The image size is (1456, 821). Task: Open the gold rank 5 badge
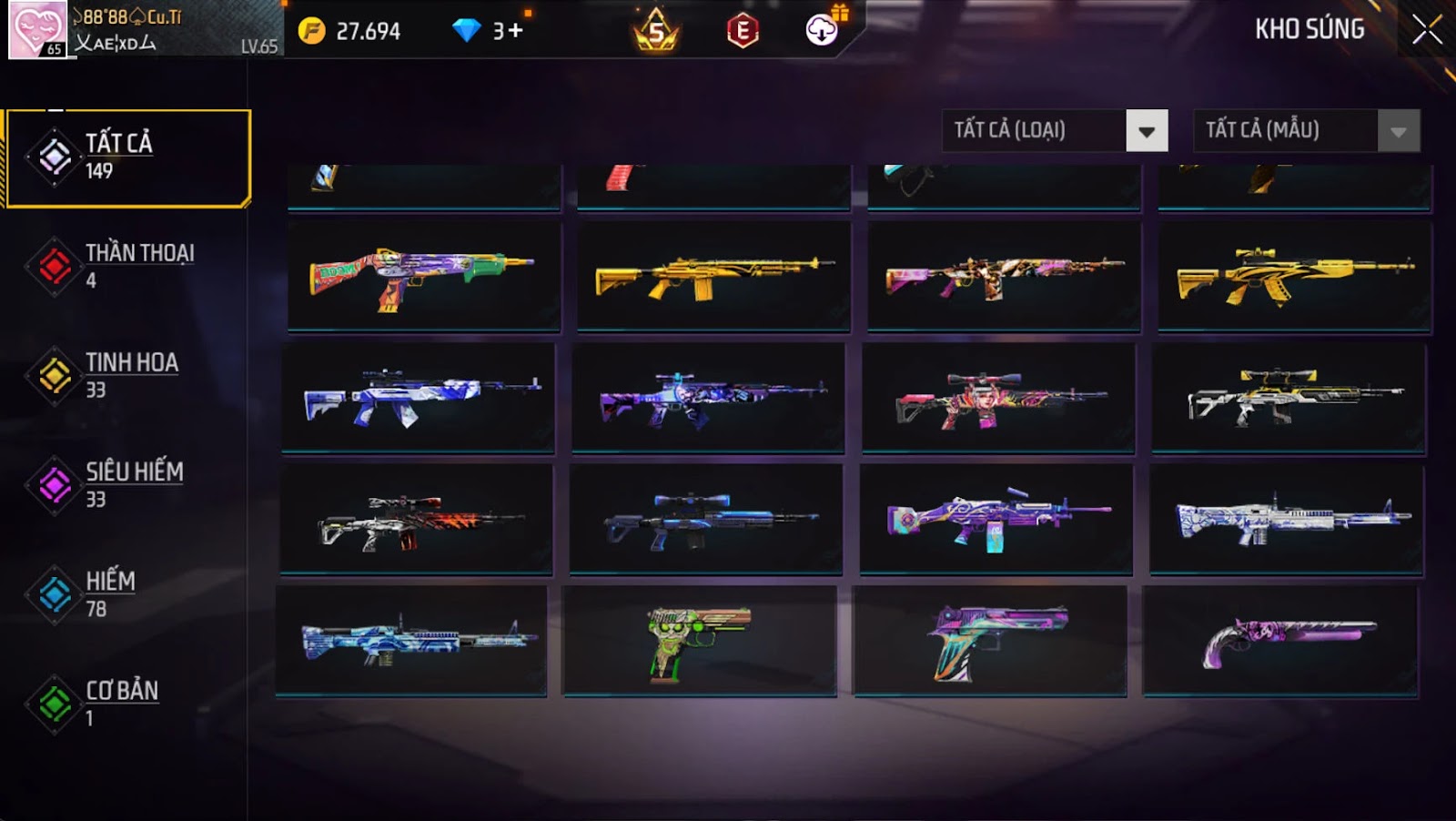click(655, 31)
